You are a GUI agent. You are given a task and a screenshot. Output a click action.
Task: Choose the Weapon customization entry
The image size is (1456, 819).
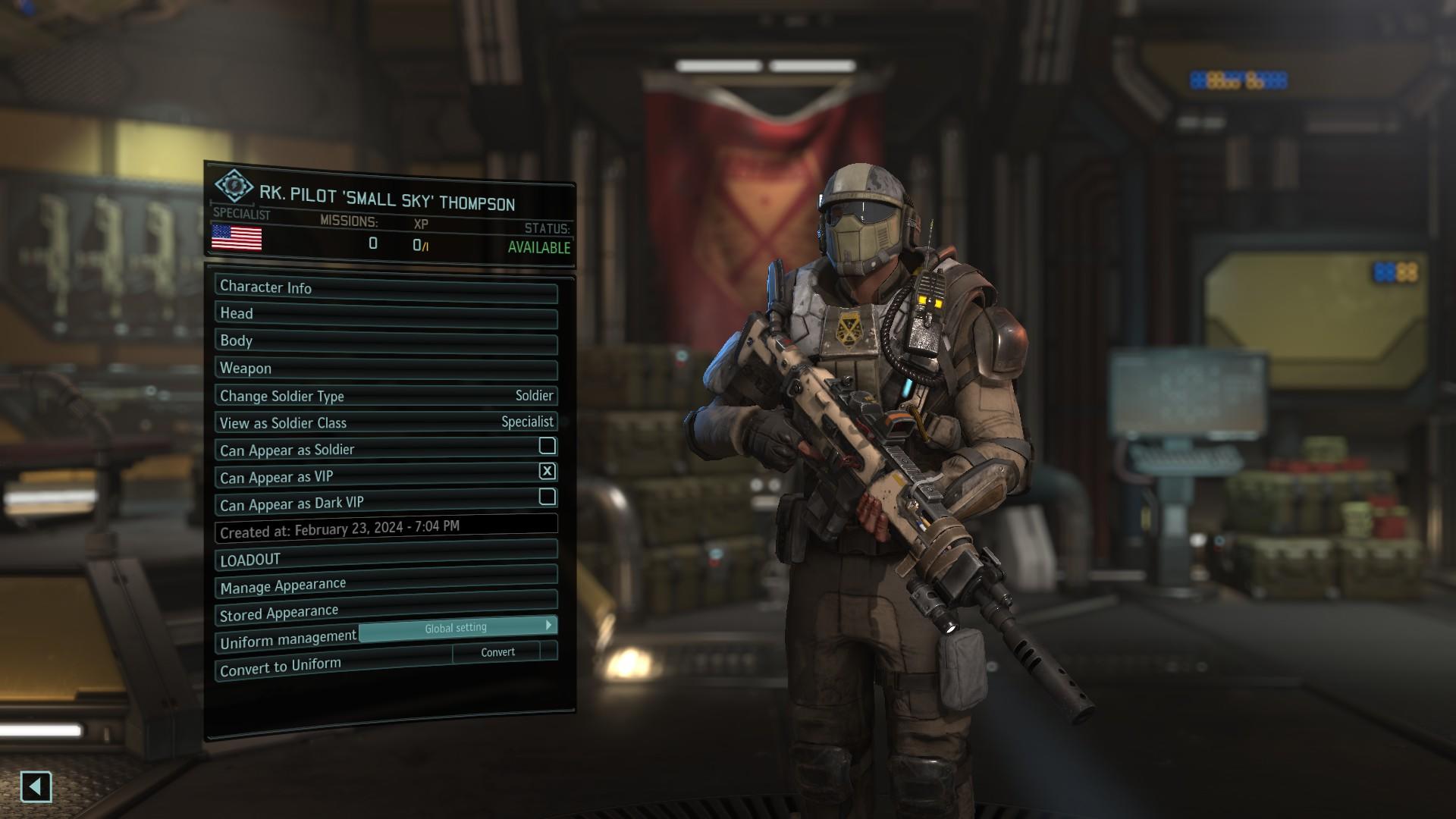tap(386, 369)
